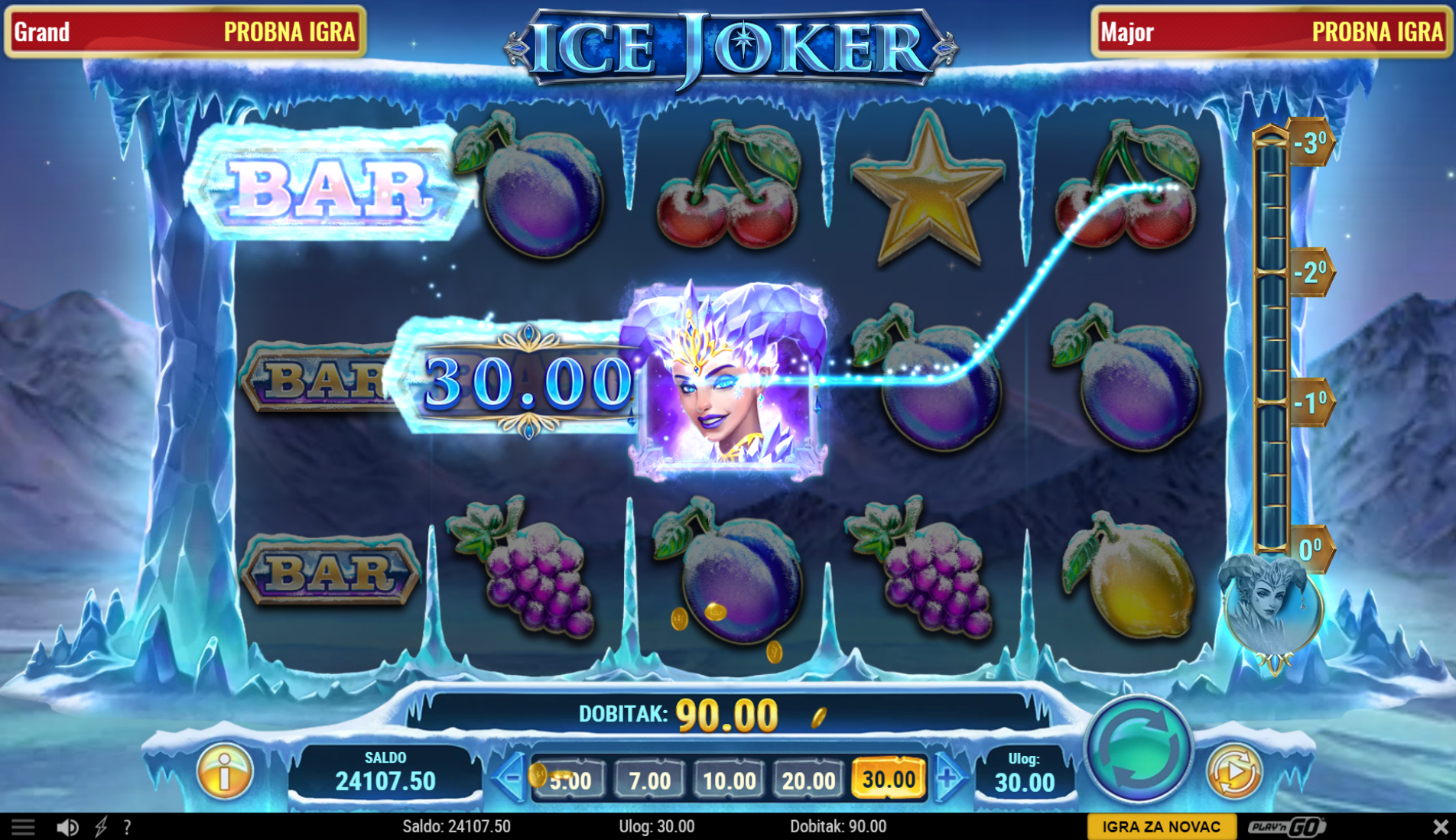Toggle sound with the speaker icon
1456x840 pixels.
pyautogui.click(x=67, y=827)
